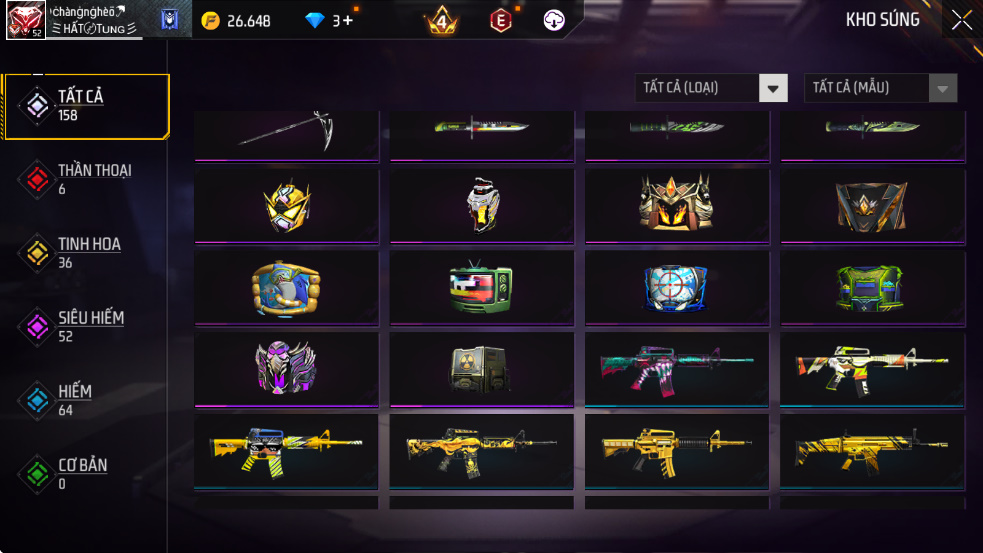This screenshot has width=983, height=553.
Task: Click the gold coin balance
Action: (236, 20)
